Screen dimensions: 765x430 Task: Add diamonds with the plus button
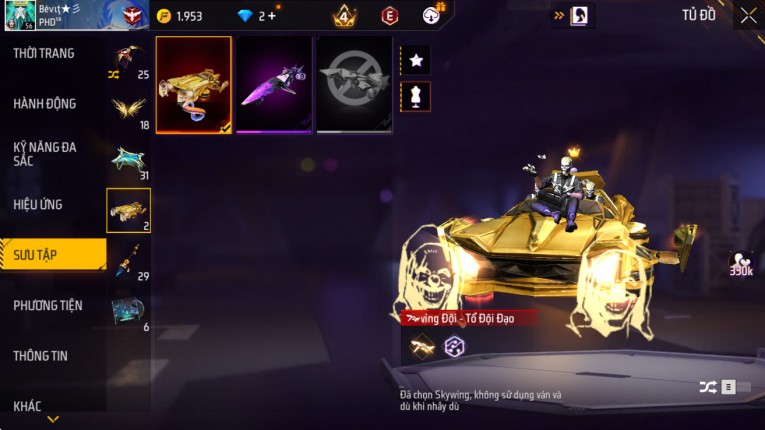tap(271, 16)
